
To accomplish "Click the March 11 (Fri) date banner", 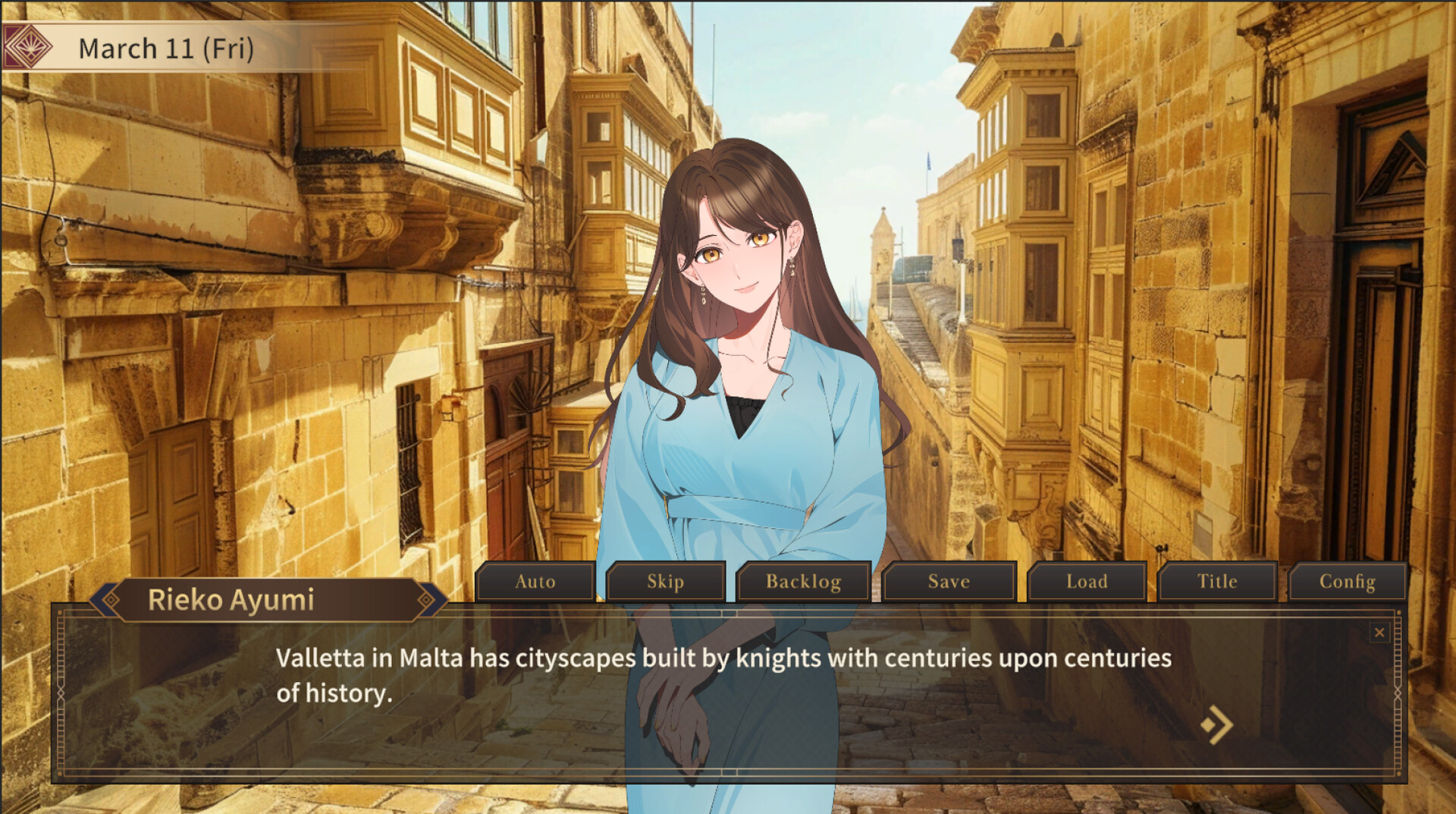I will point(165,47).
